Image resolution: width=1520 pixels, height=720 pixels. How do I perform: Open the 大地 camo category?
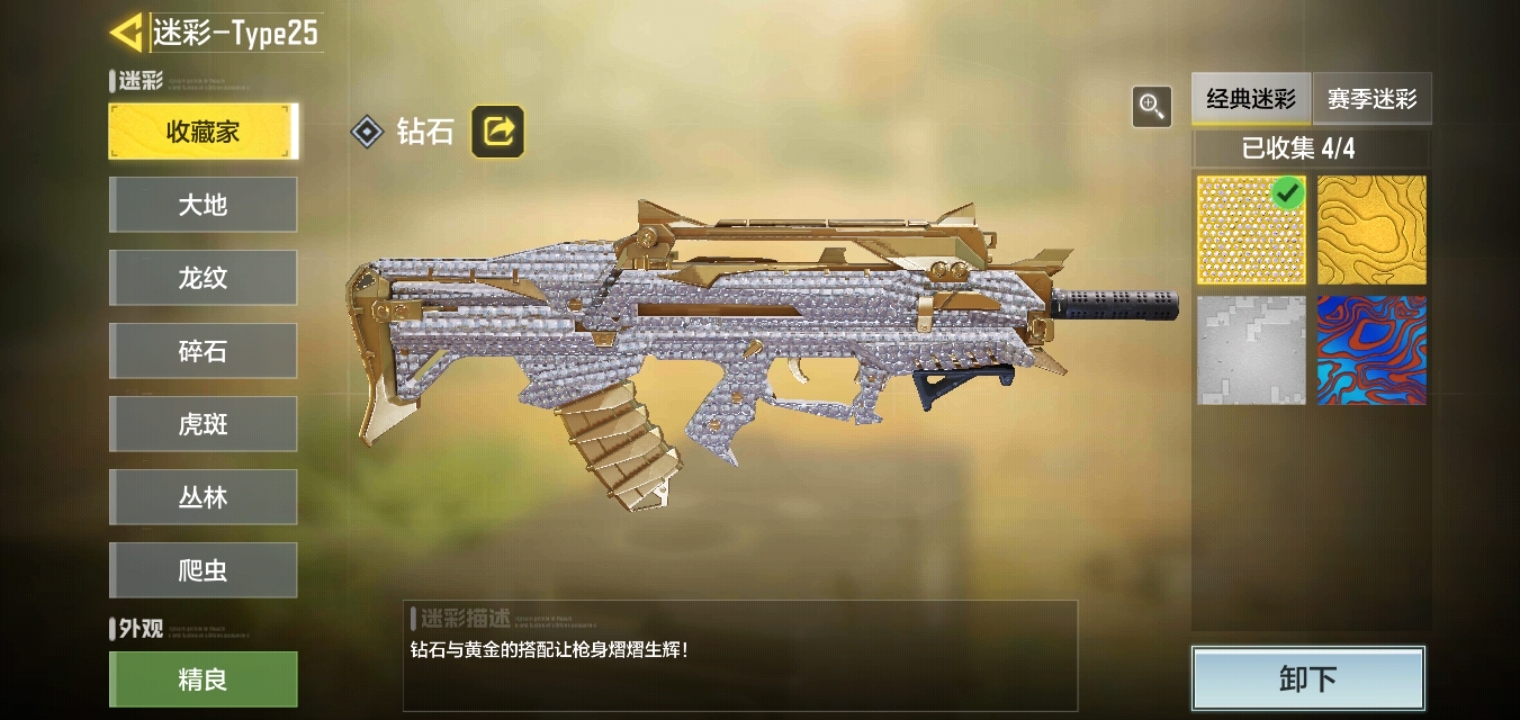coord(203,205)
